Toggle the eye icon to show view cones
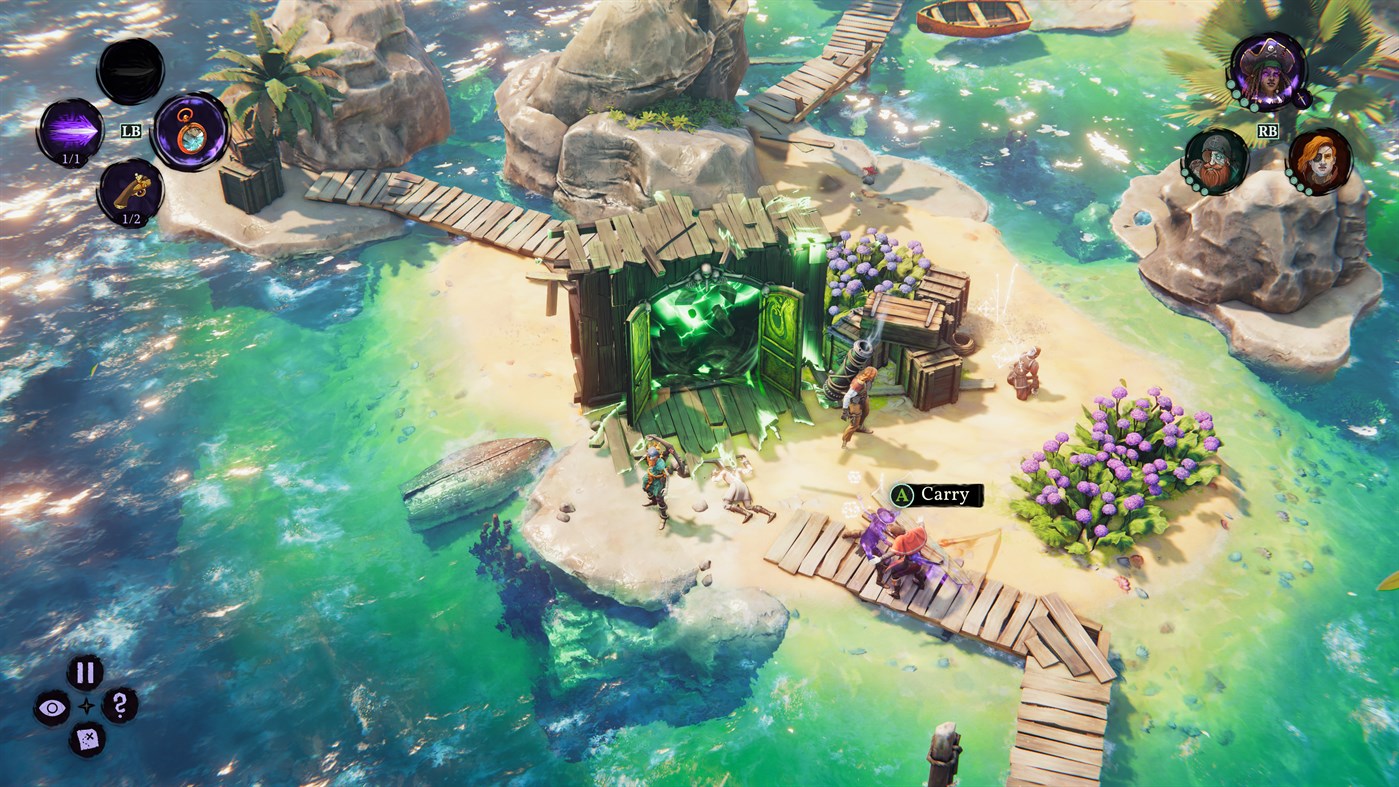This screenshot has height=787, width=1399. coord(51,706)
